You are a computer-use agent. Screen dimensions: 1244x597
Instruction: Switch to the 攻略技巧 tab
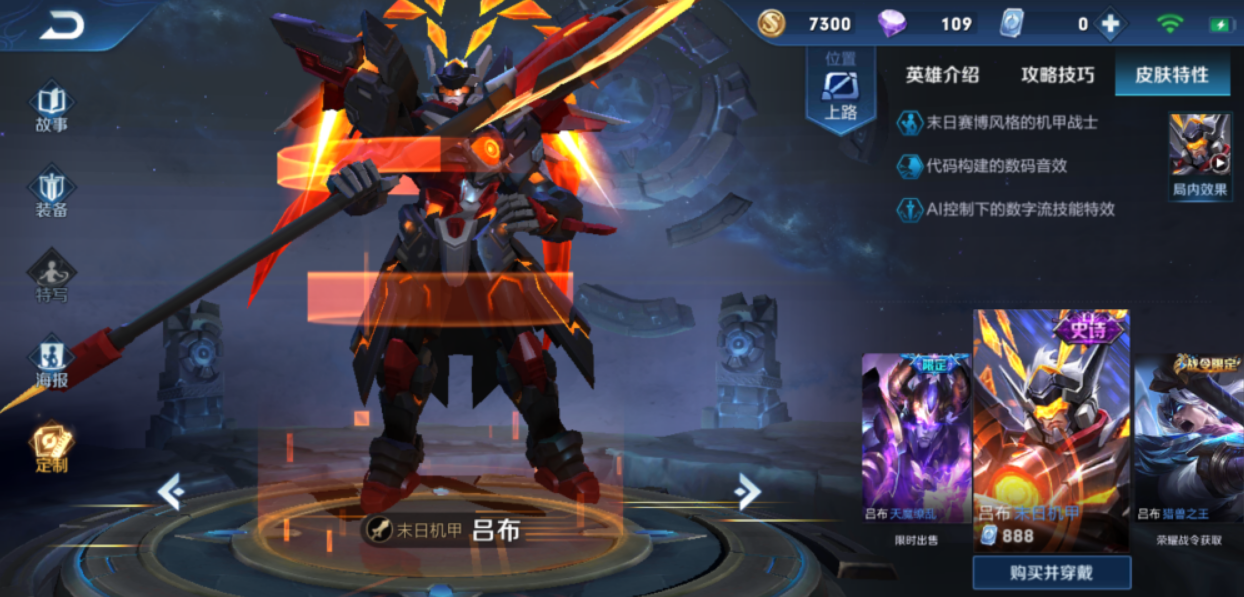point(1057,75)
